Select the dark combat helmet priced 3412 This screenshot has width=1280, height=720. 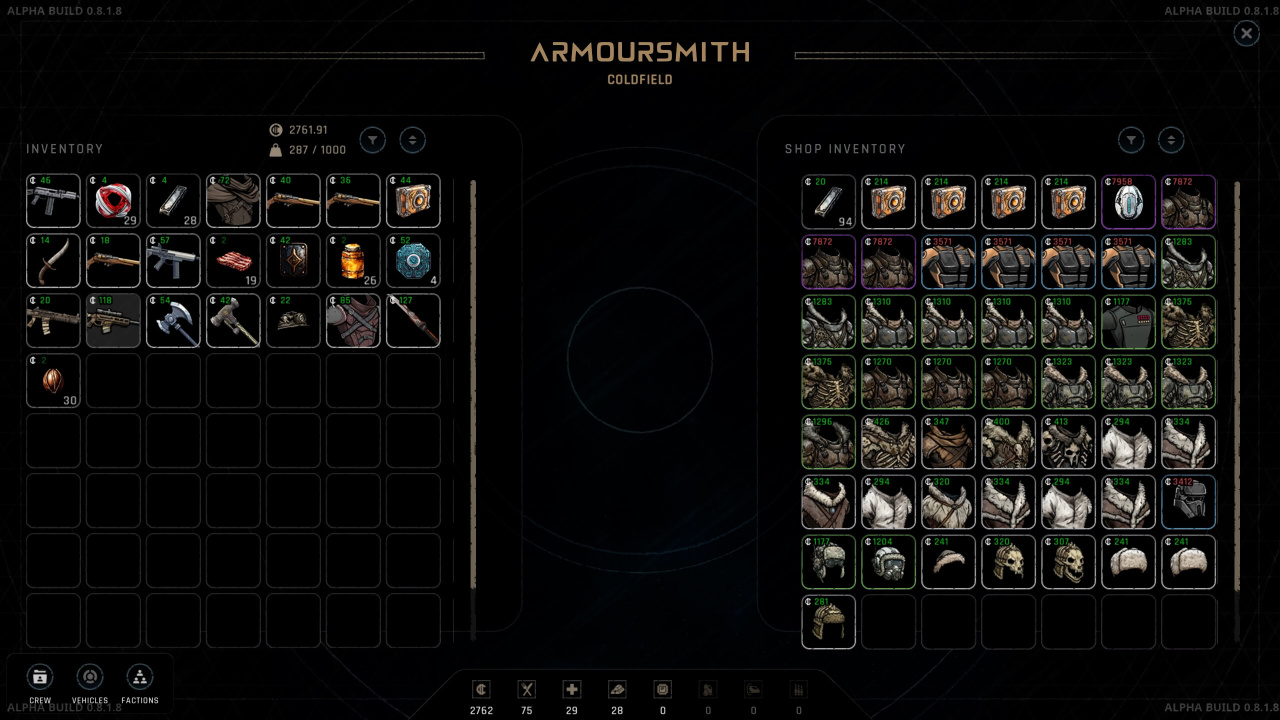pos(1188,502)
